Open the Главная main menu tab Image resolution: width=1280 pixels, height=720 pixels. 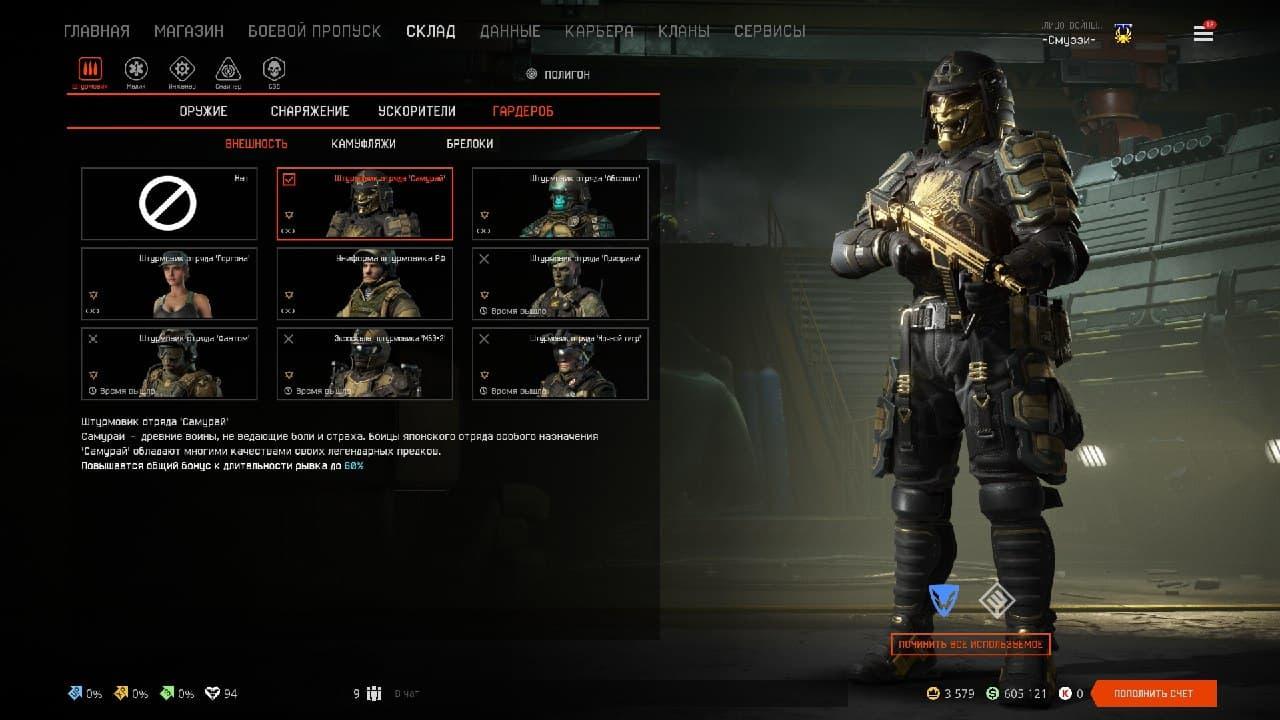tap(96, 31)
